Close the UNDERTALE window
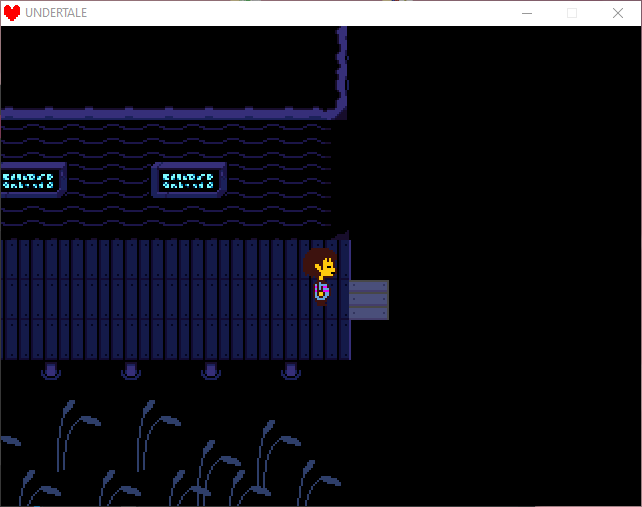 point(617,13)
